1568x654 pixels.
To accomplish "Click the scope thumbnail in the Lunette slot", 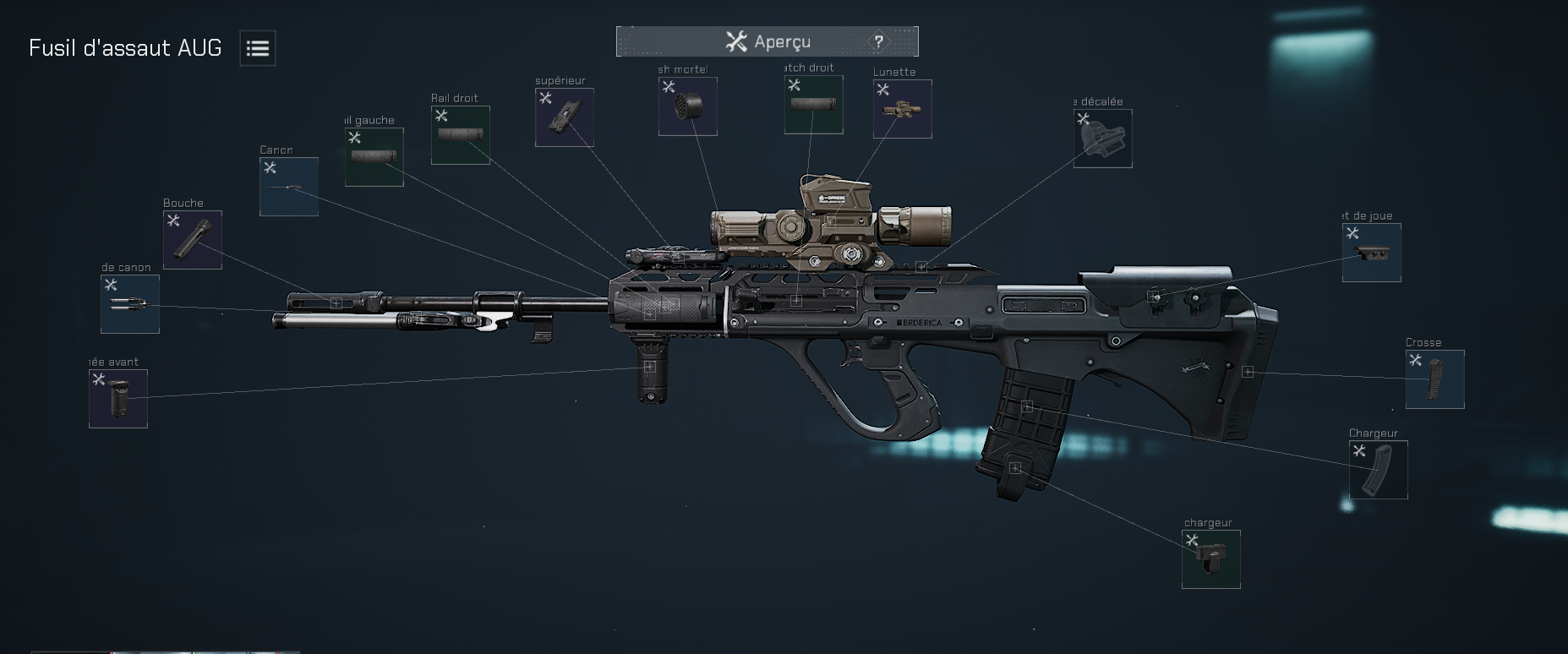I will tap(901, 110).
